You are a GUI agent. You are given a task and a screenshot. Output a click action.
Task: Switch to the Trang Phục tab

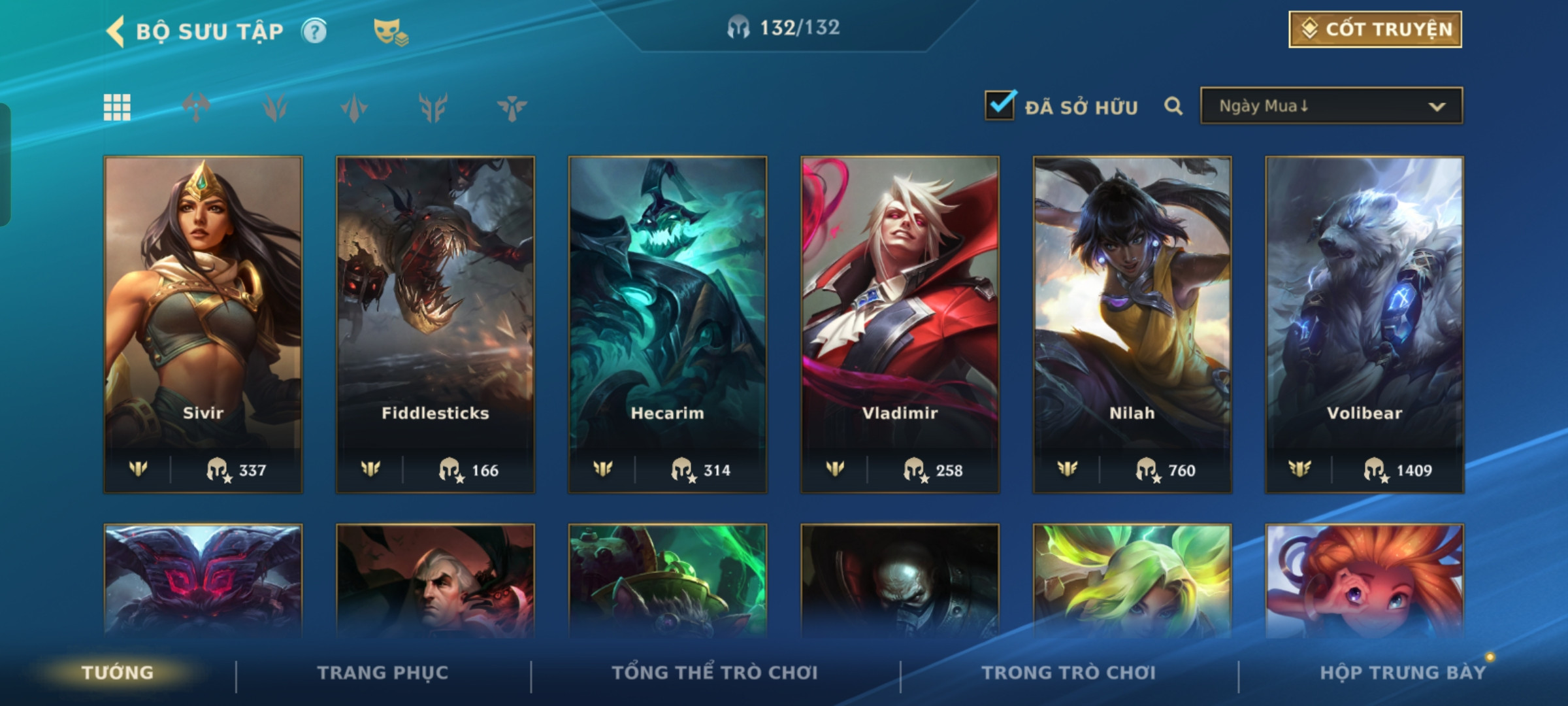coord(383,673)
